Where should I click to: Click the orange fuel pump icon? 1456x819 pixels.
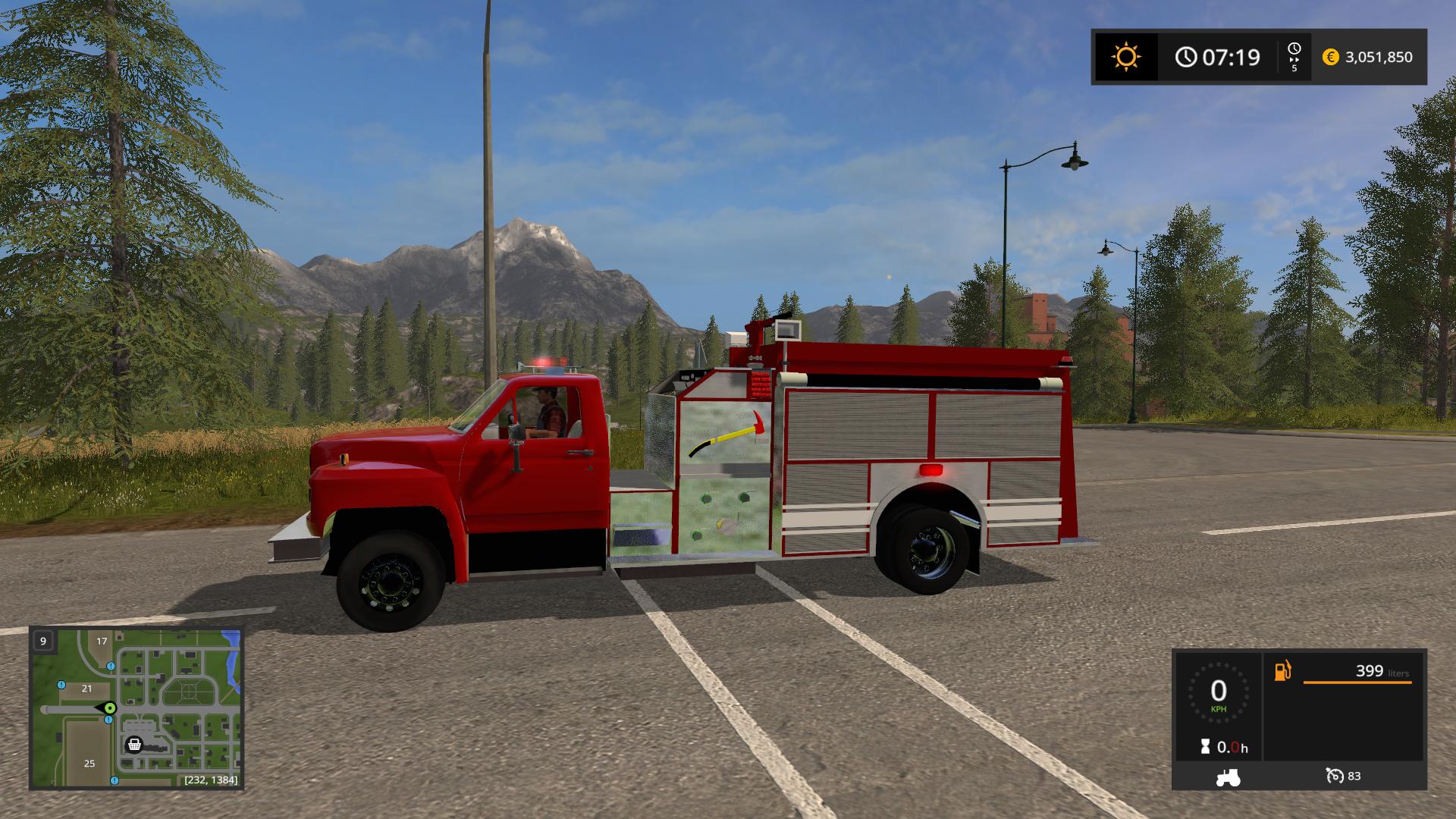(x=1282, y=671)
